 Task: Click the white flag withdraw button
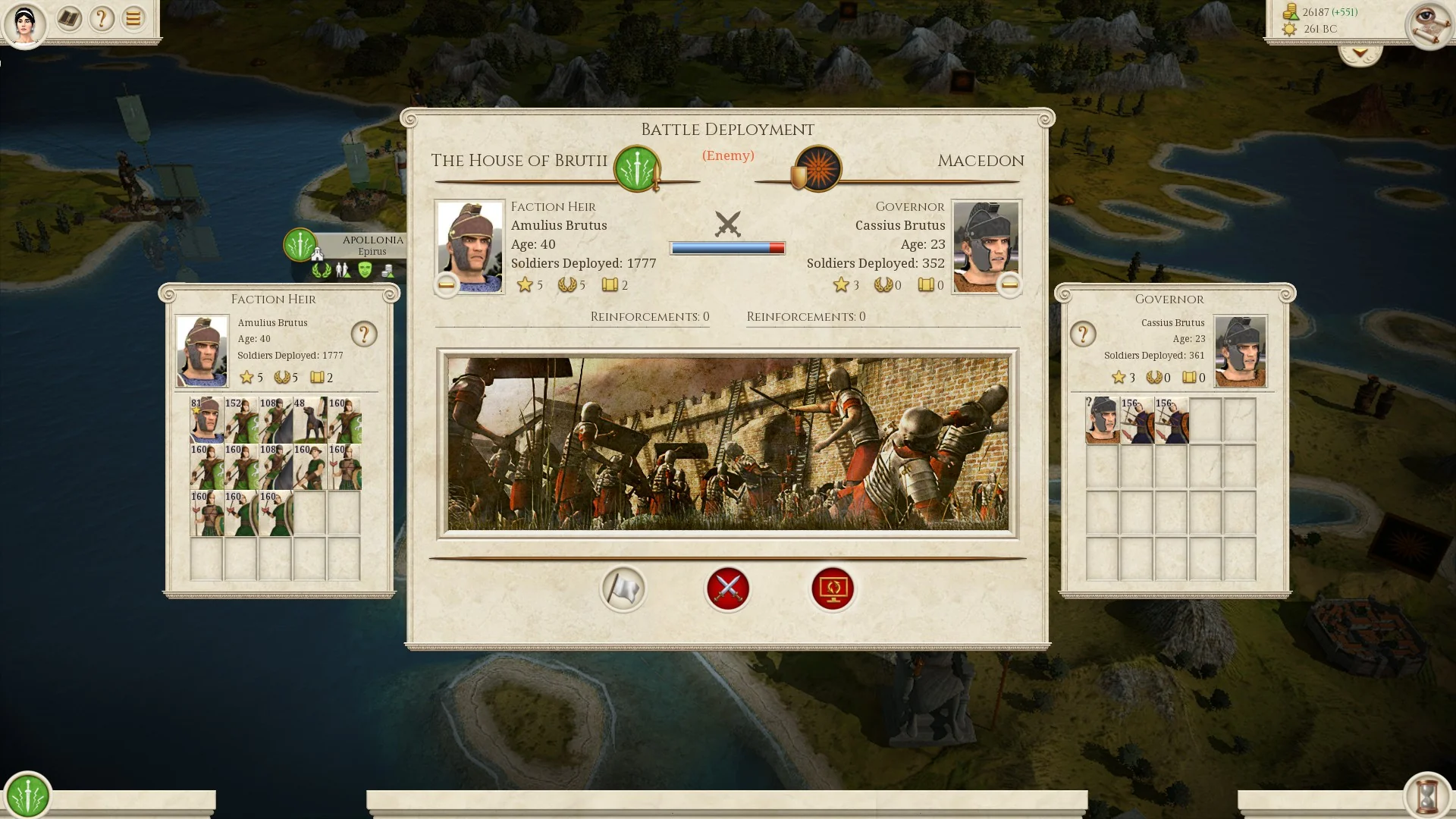click(623, 588)
